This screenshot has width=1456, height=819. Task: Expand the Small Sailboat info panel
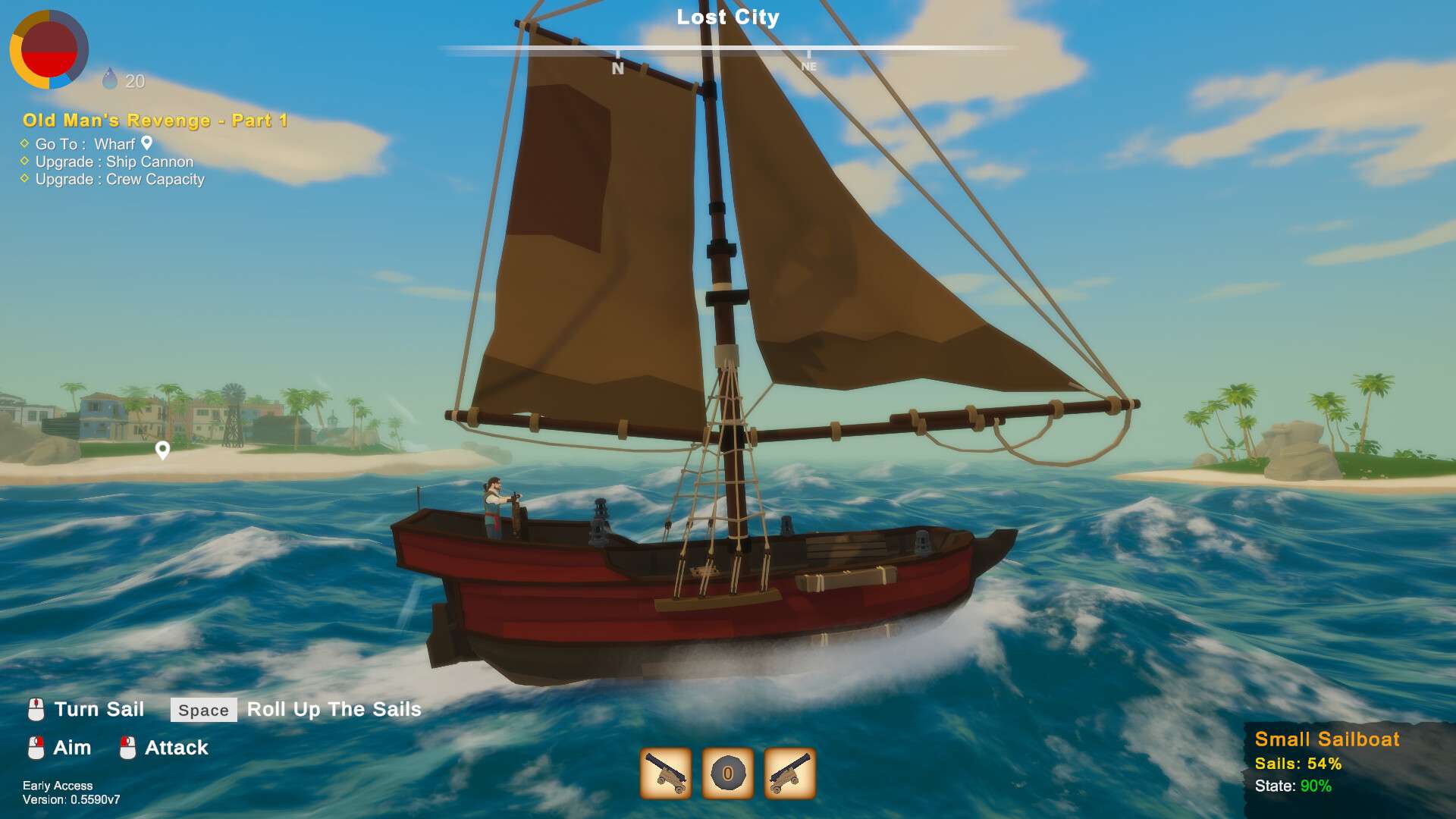(x=1327, y=739)
